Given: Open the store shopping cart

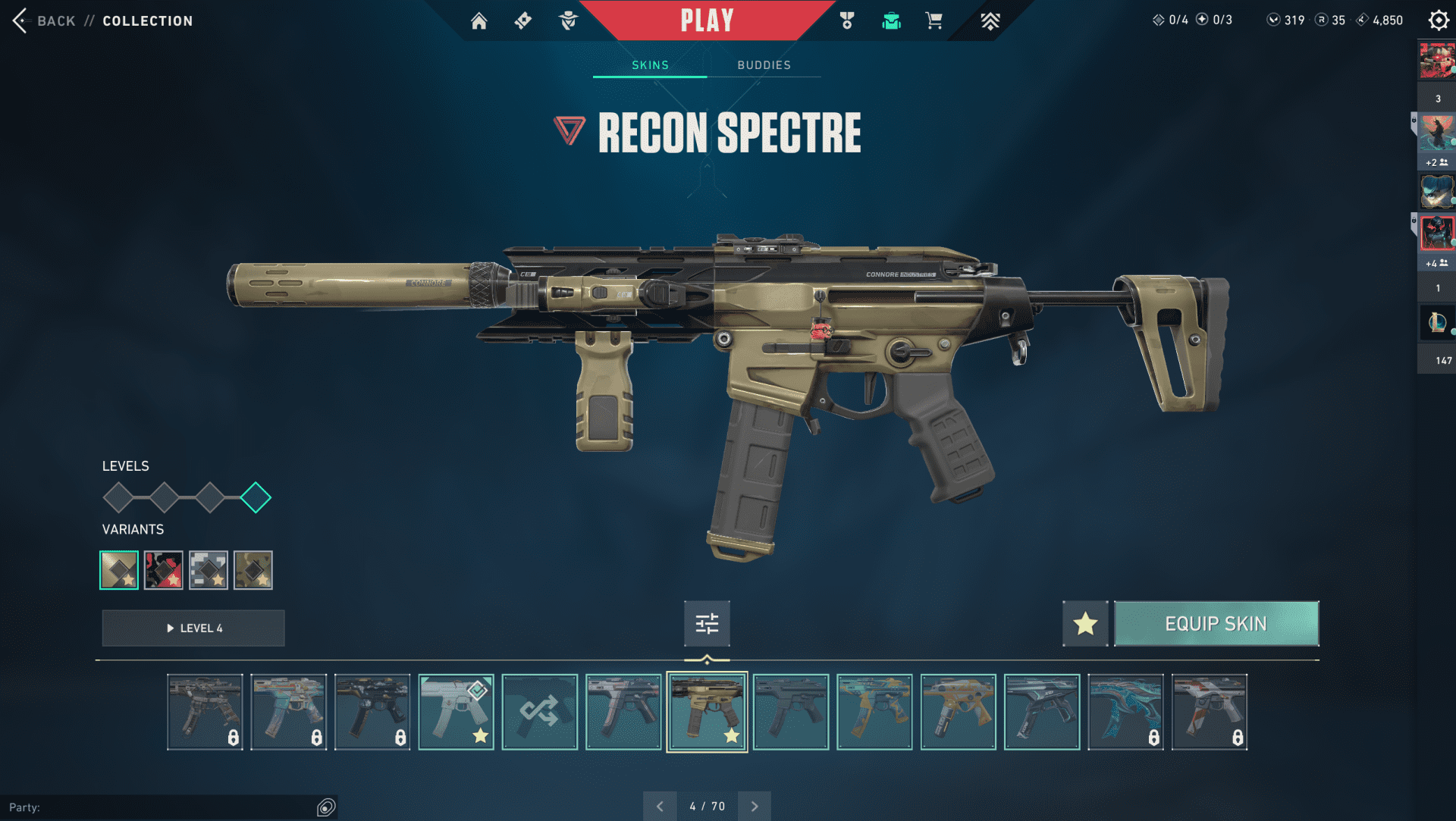Looking at the screenshot, I should 934,21.
